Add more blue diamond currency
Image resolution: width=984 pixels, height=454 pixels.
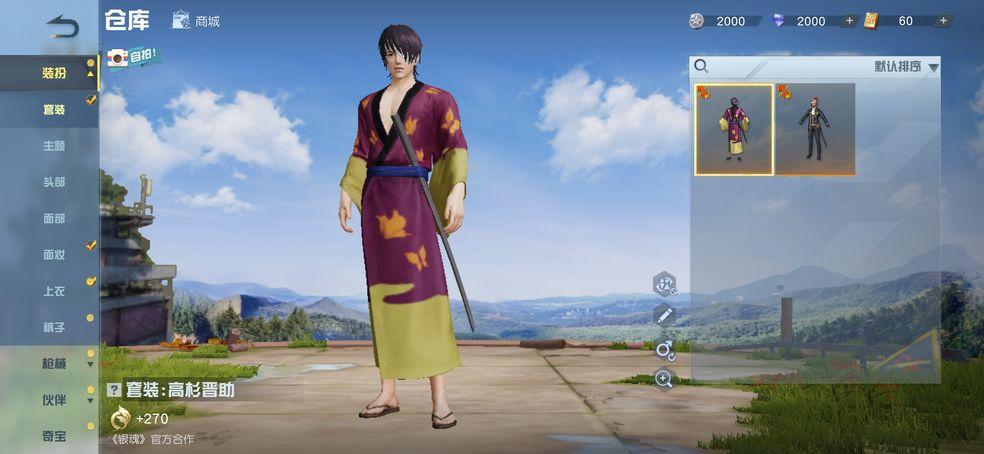point(850,21)
